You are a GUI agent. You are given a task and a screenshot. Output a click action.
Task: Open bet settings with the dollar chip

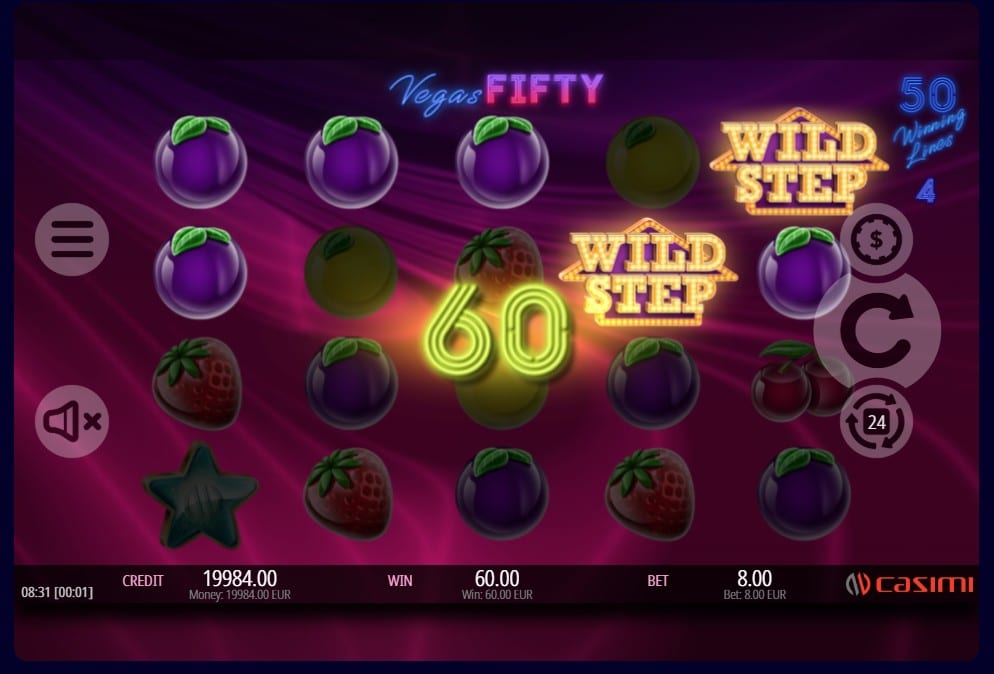(x=876, y=240)
